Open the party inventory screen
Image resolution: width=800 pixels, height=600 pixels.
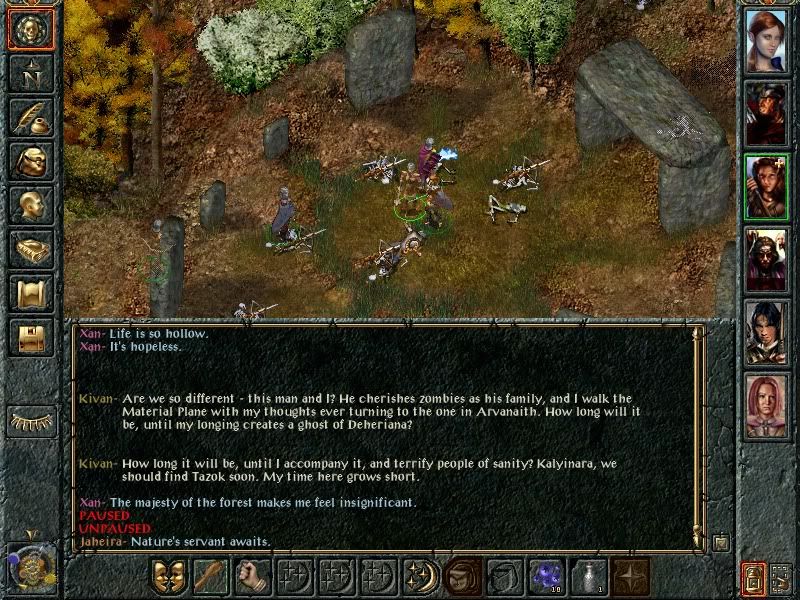(30, 161)
